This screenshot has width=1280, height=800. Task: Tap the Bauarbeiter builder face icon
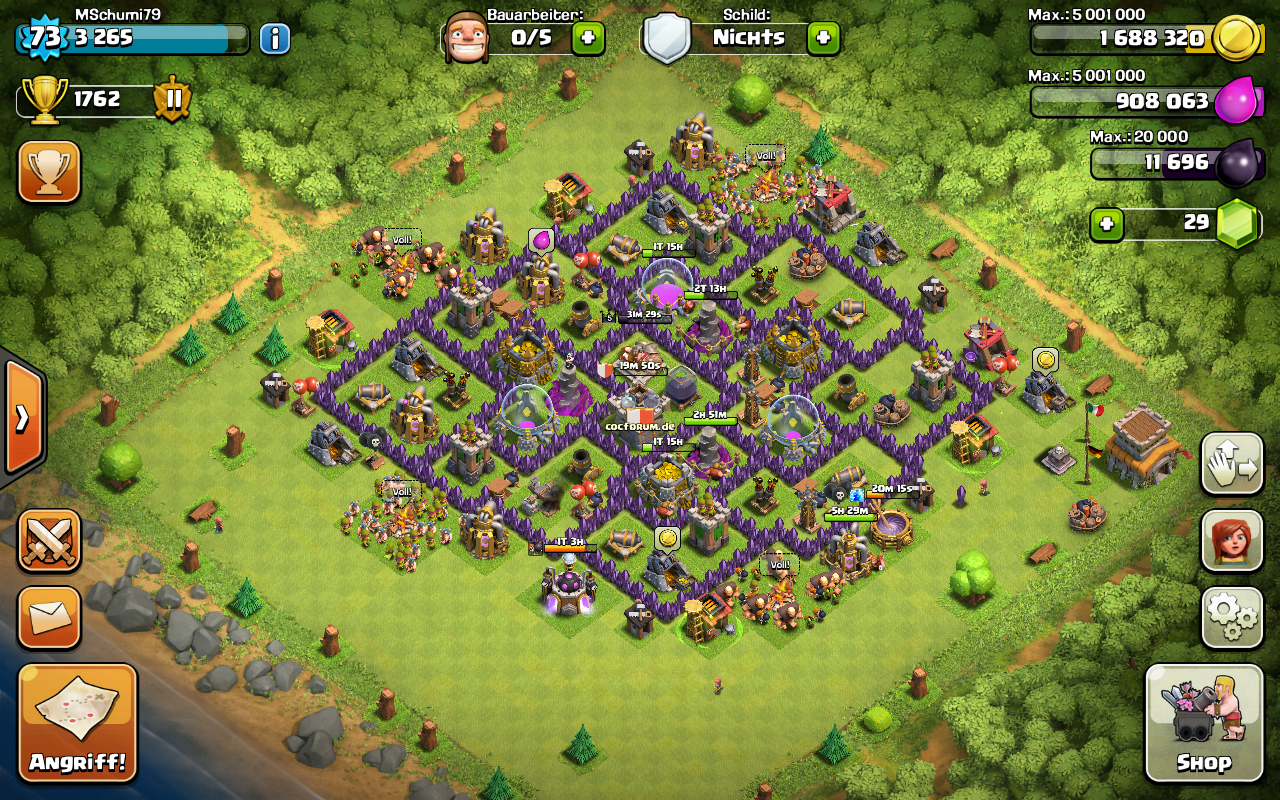pyautogui.click(x=466, y=38)
